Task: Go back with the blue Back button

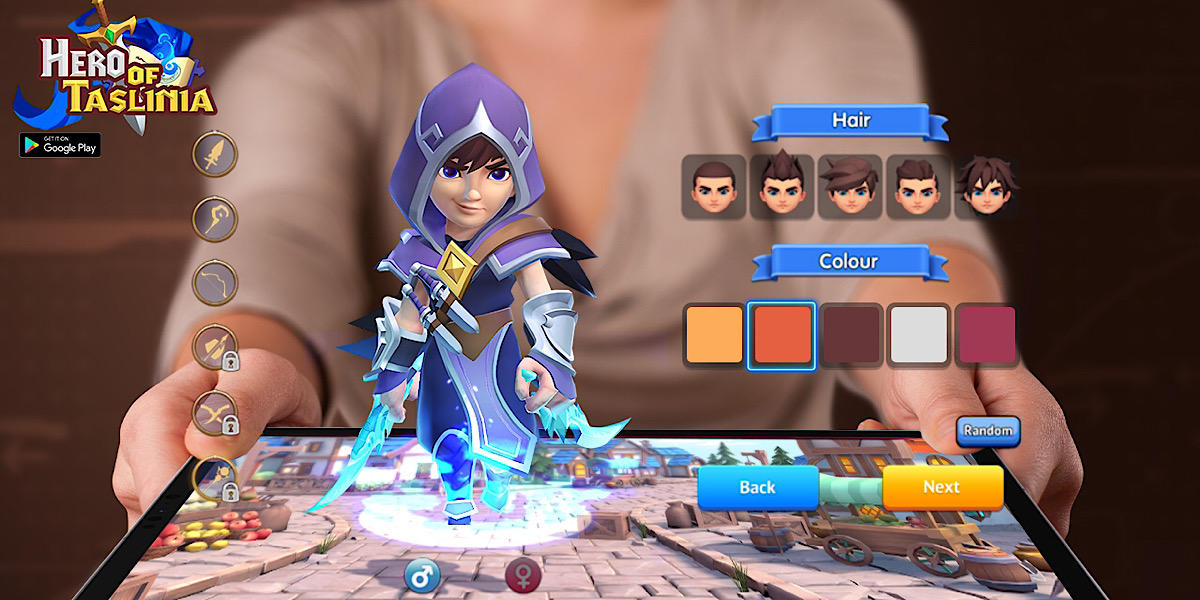Action: pyautogui.click(x=757, y=487)
